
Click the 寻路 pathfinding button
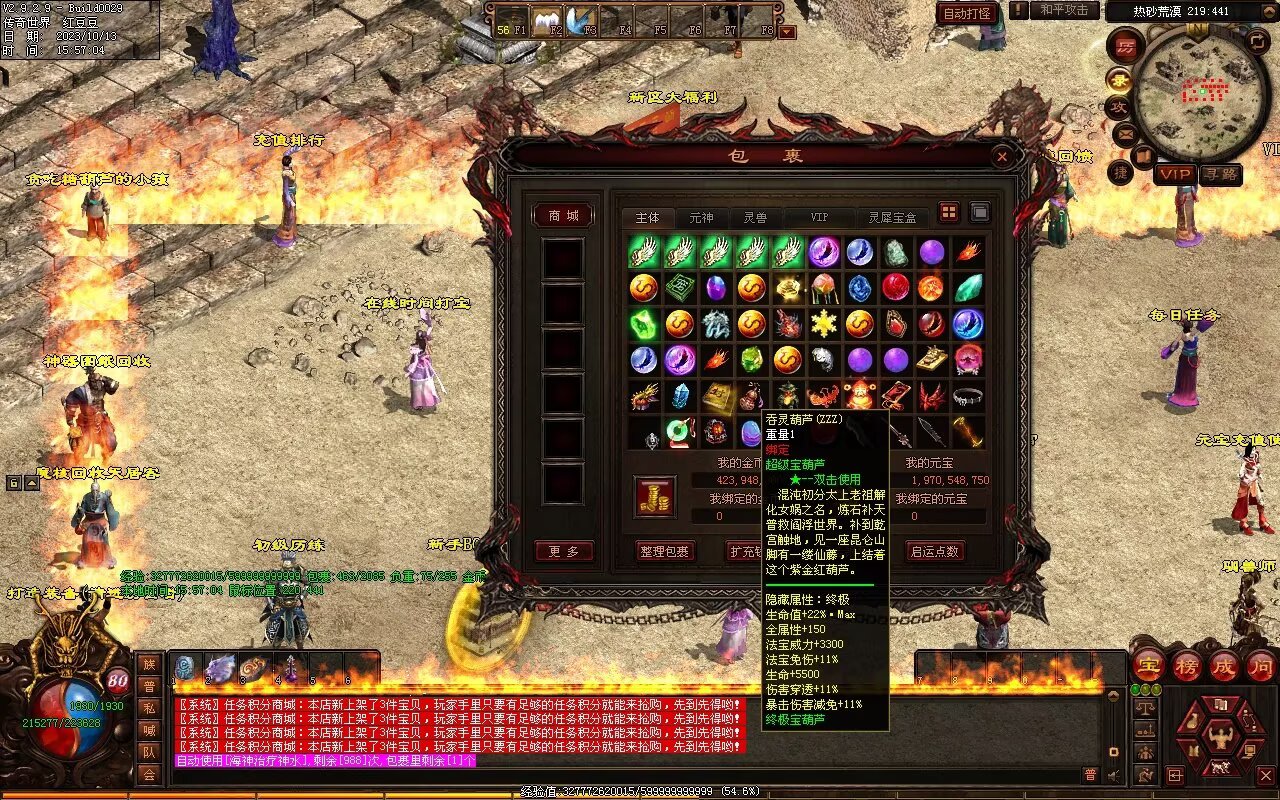point(1219,174)
